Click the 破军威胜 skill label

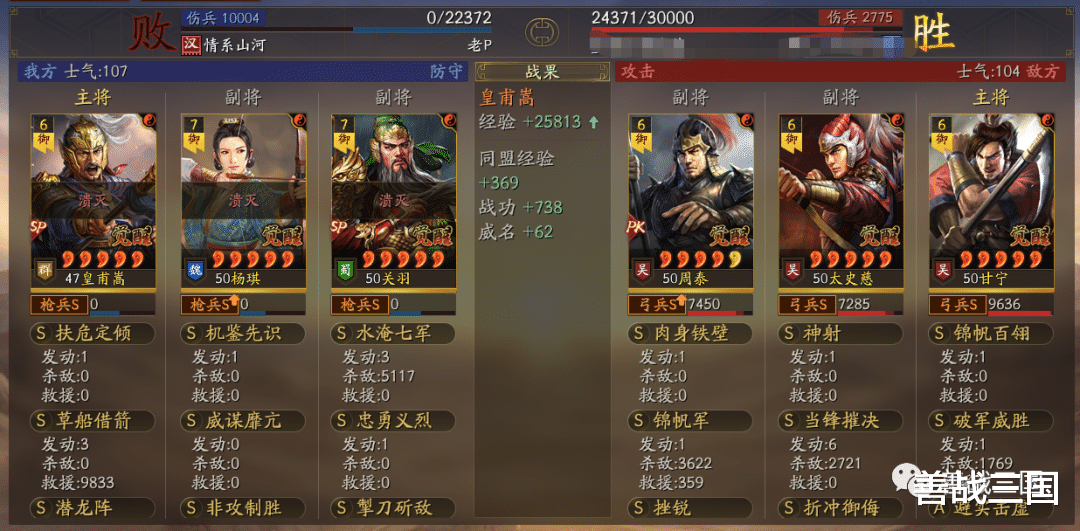[x=991, y=421]
